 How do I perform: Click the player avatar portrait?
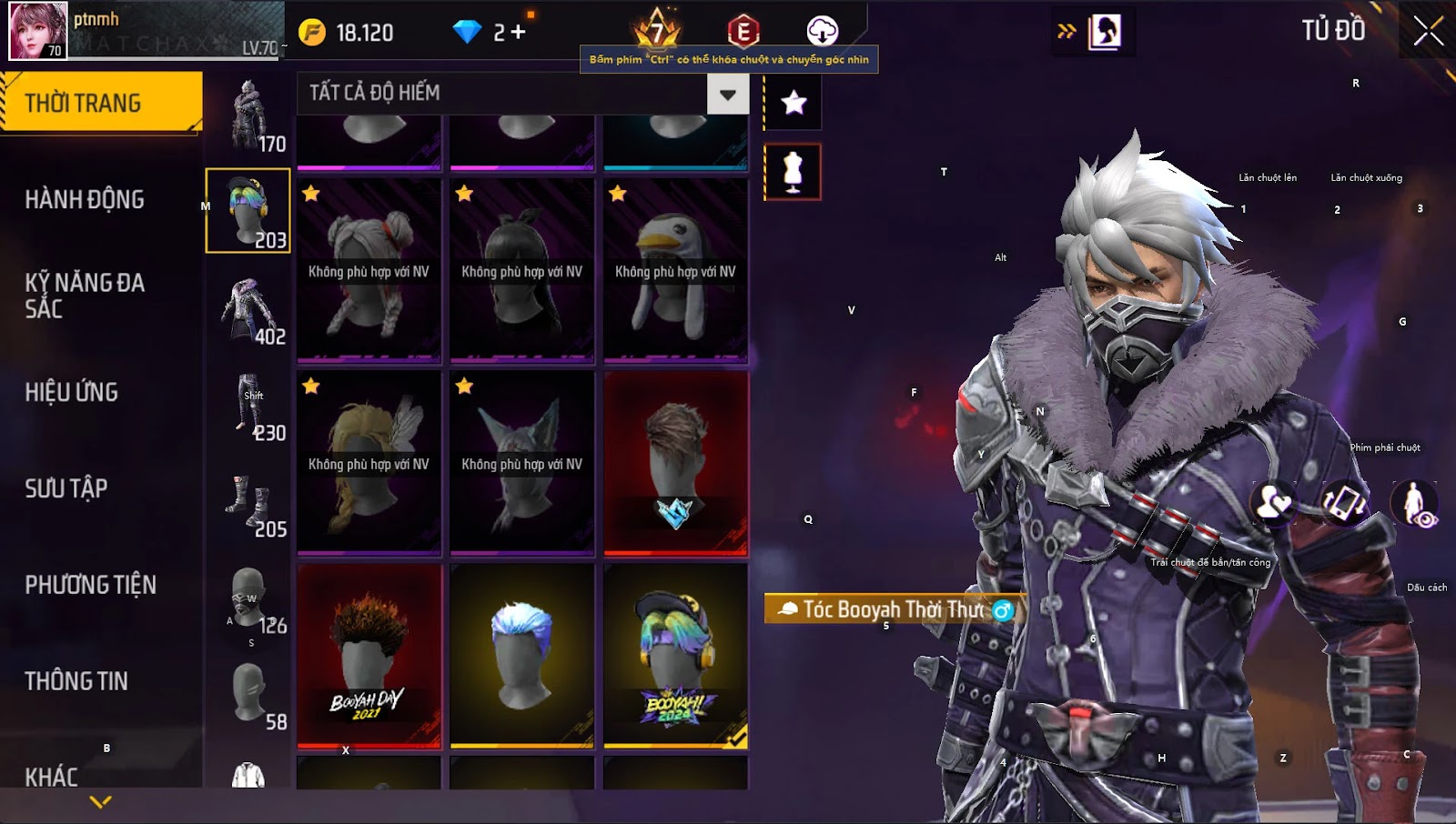coord(38,31)
